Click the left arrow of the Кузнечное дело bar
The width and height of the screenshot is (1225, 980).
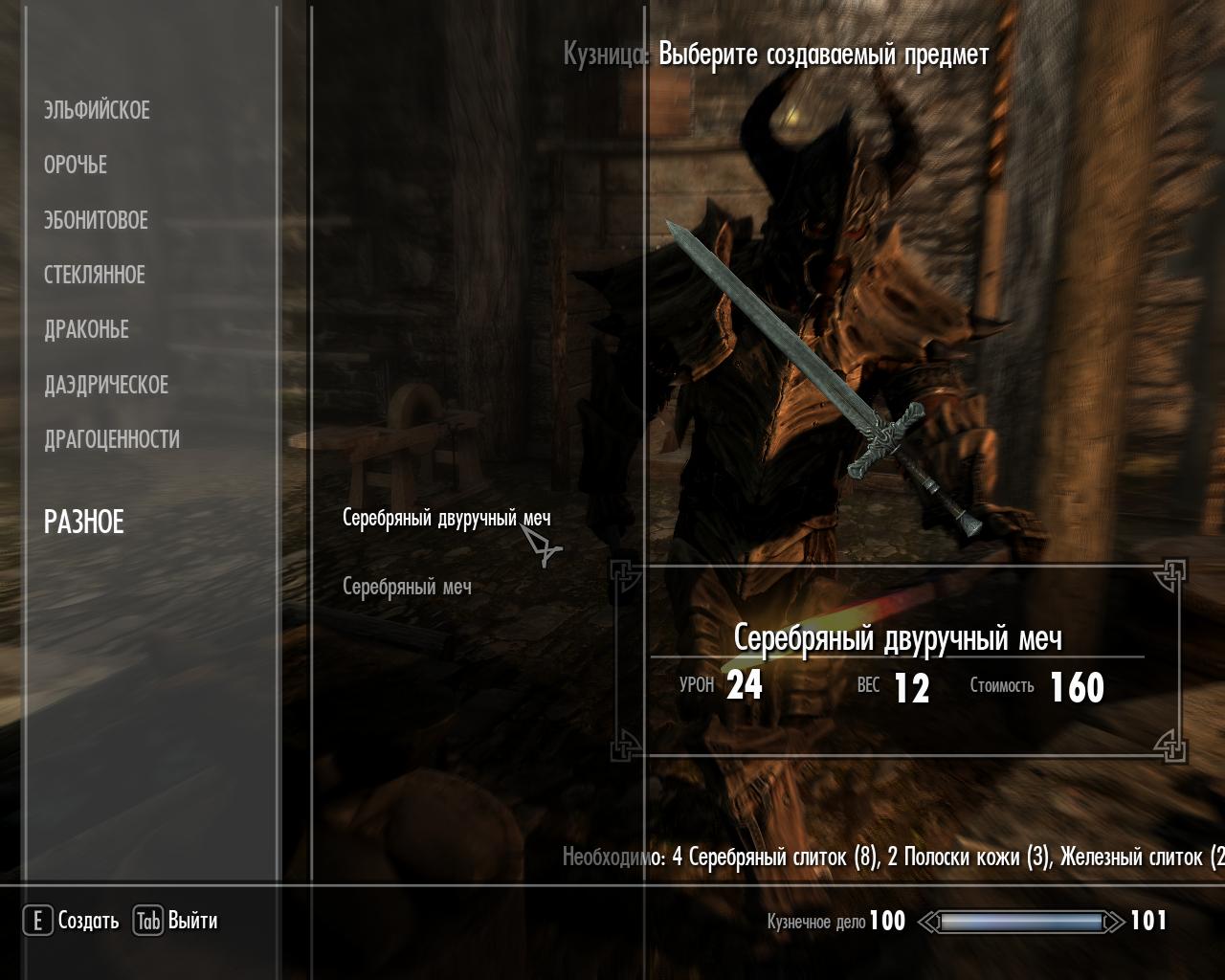point(927,923)
